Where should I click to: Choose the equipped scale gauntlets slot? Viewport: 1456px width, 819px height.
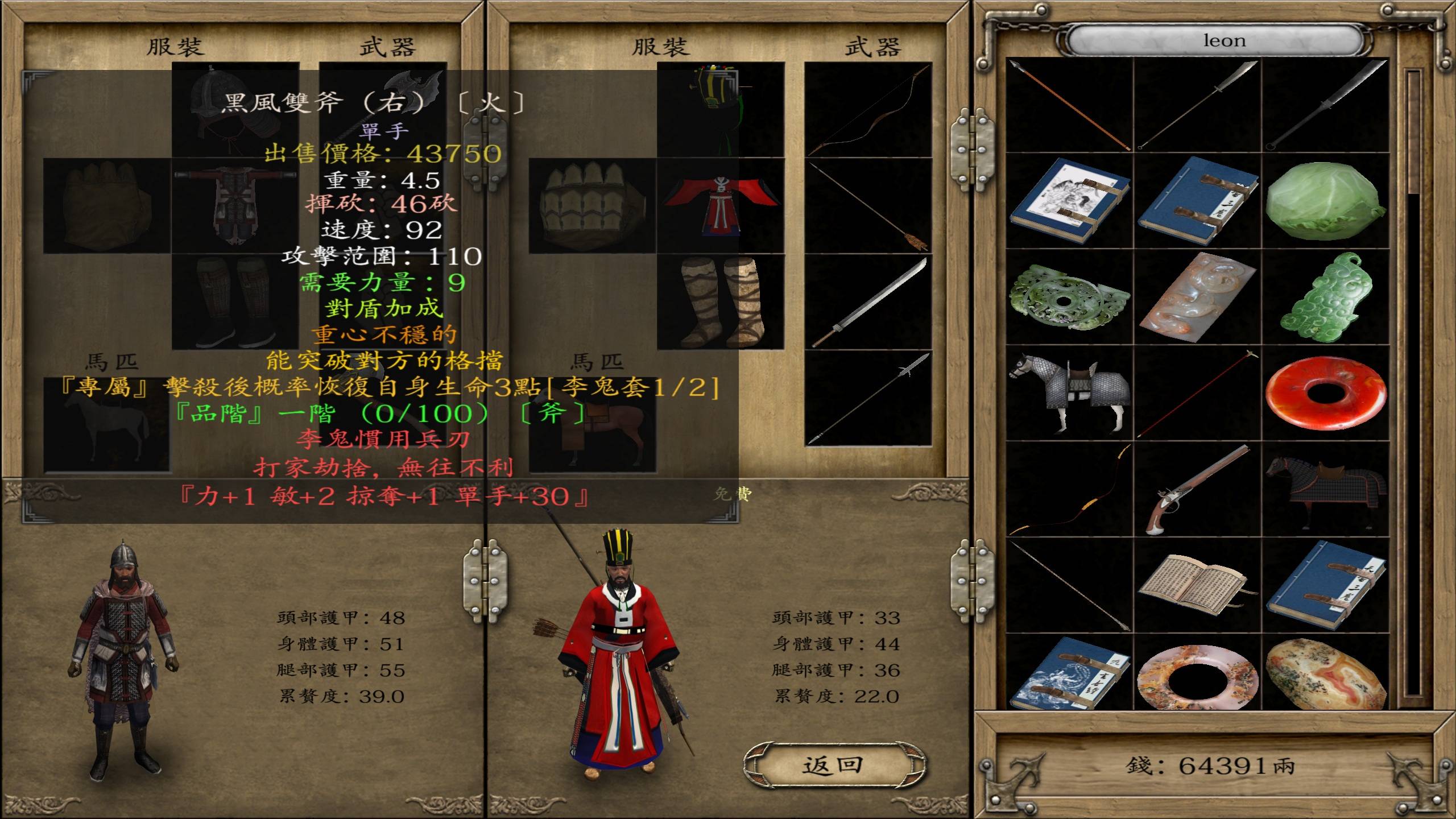pos(591,206)
